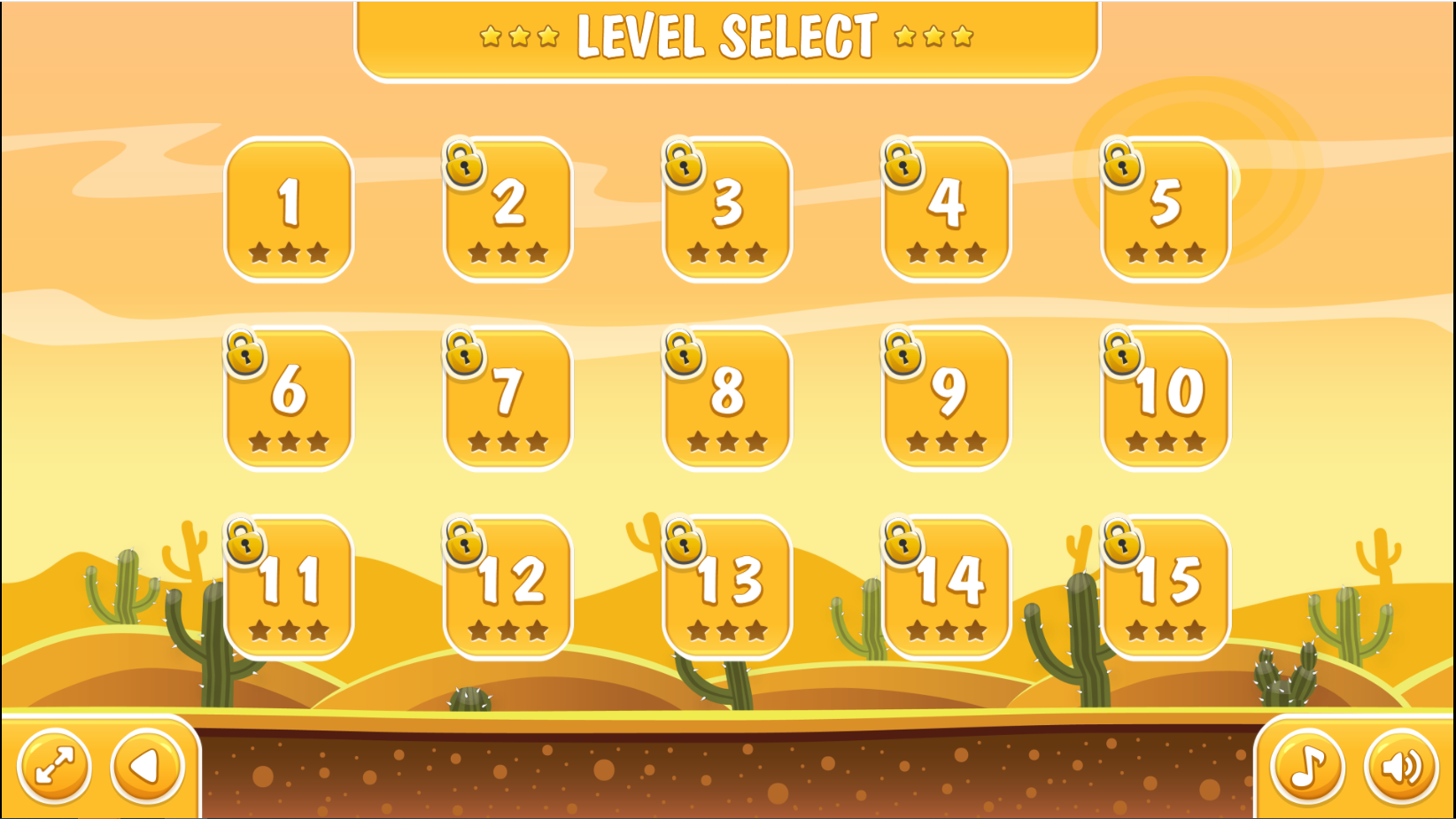Image resolution: width=1456 pixels, height=819 pixels.
Task: Go back using the left arrow button
Action: (x=147, y=766)
